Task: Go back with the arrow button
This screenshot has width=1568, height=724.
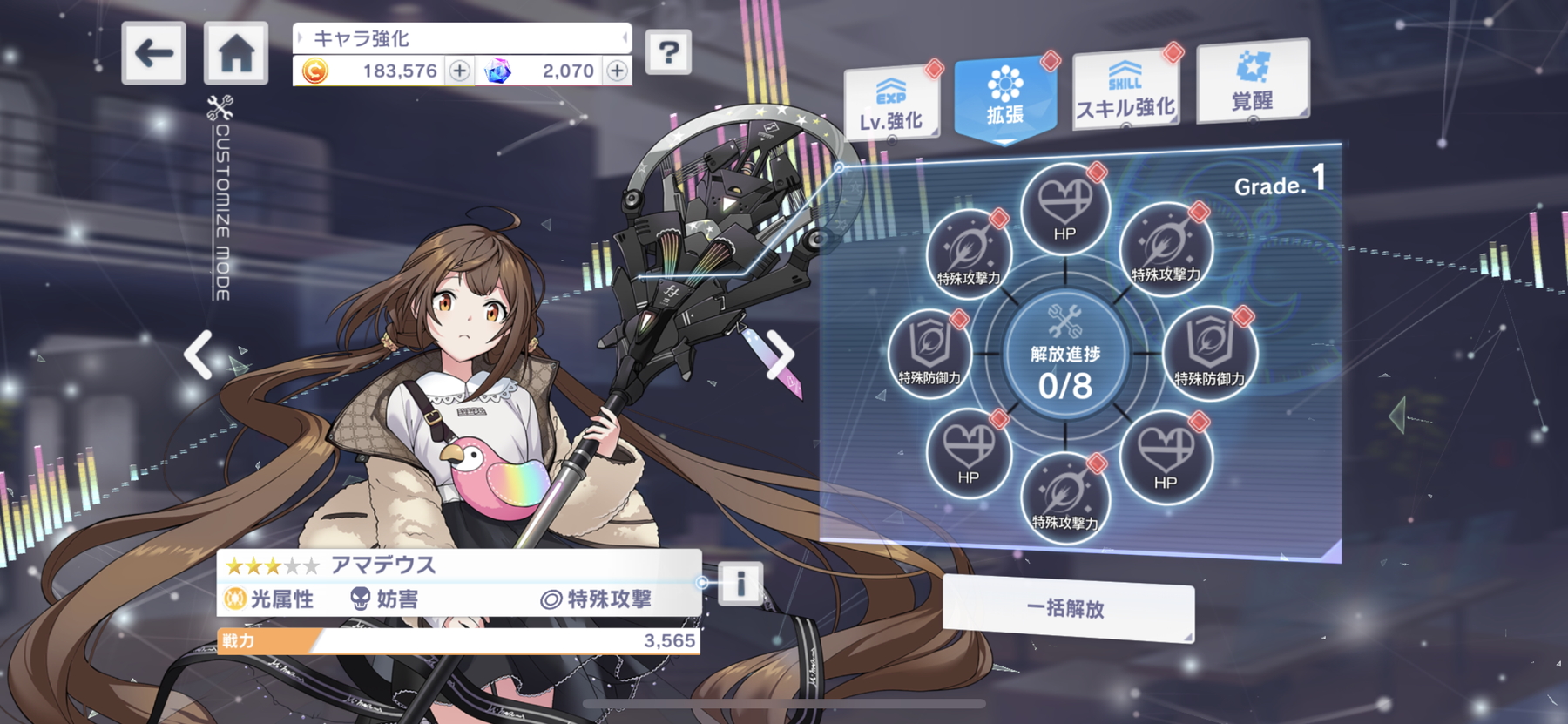Action: [x=153, y=53]
